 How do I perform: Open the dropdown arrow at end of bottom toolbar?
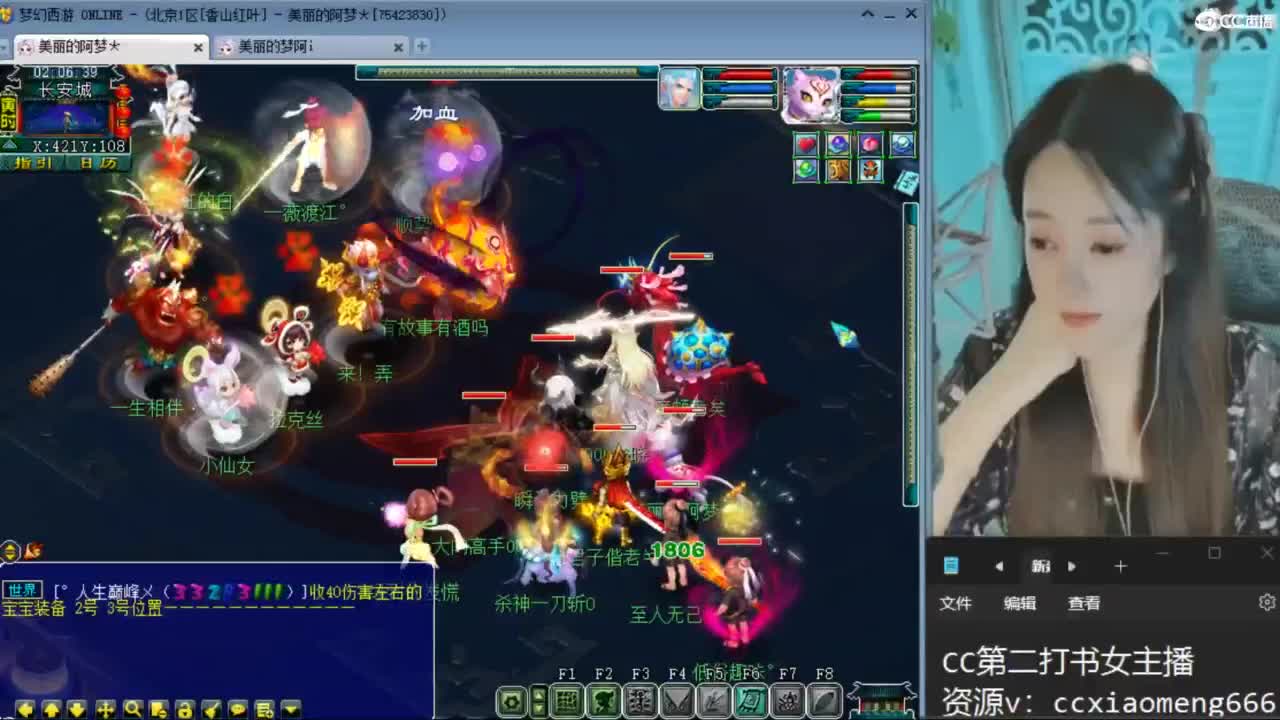point(289,708)
